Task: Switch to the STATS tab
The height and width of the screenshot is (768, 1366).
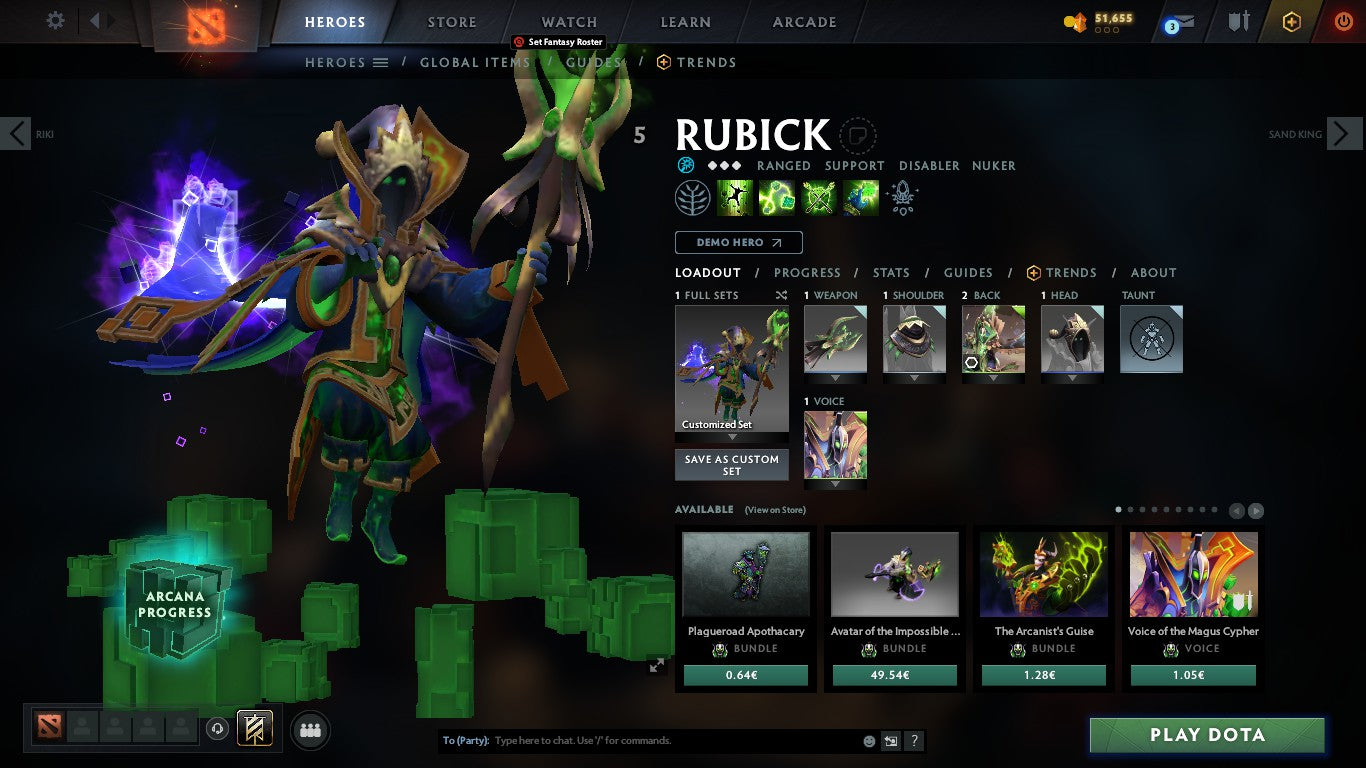Action: [x=890, y=272]
